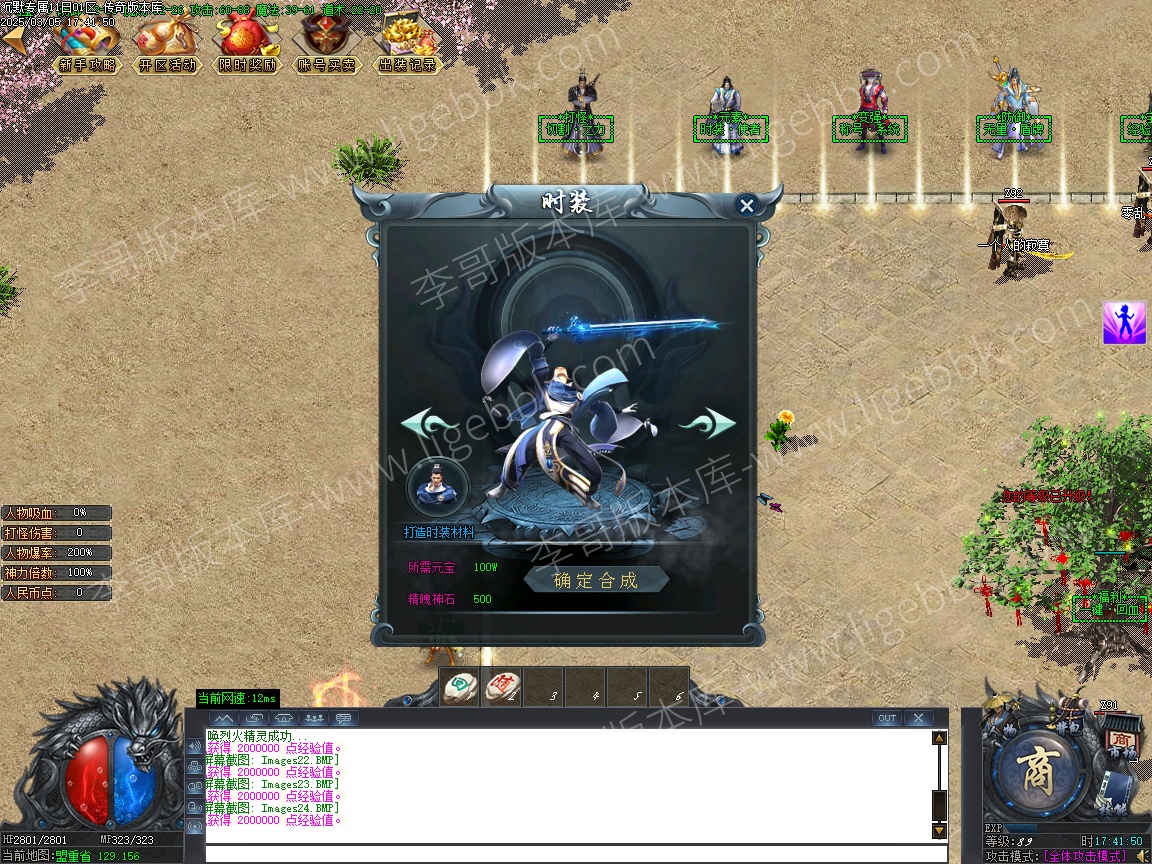Image resolution: width=1152 pixels, height=864 pixels.
Task: Collapse the top menu with gold arrow
Action: coord(15,40)
